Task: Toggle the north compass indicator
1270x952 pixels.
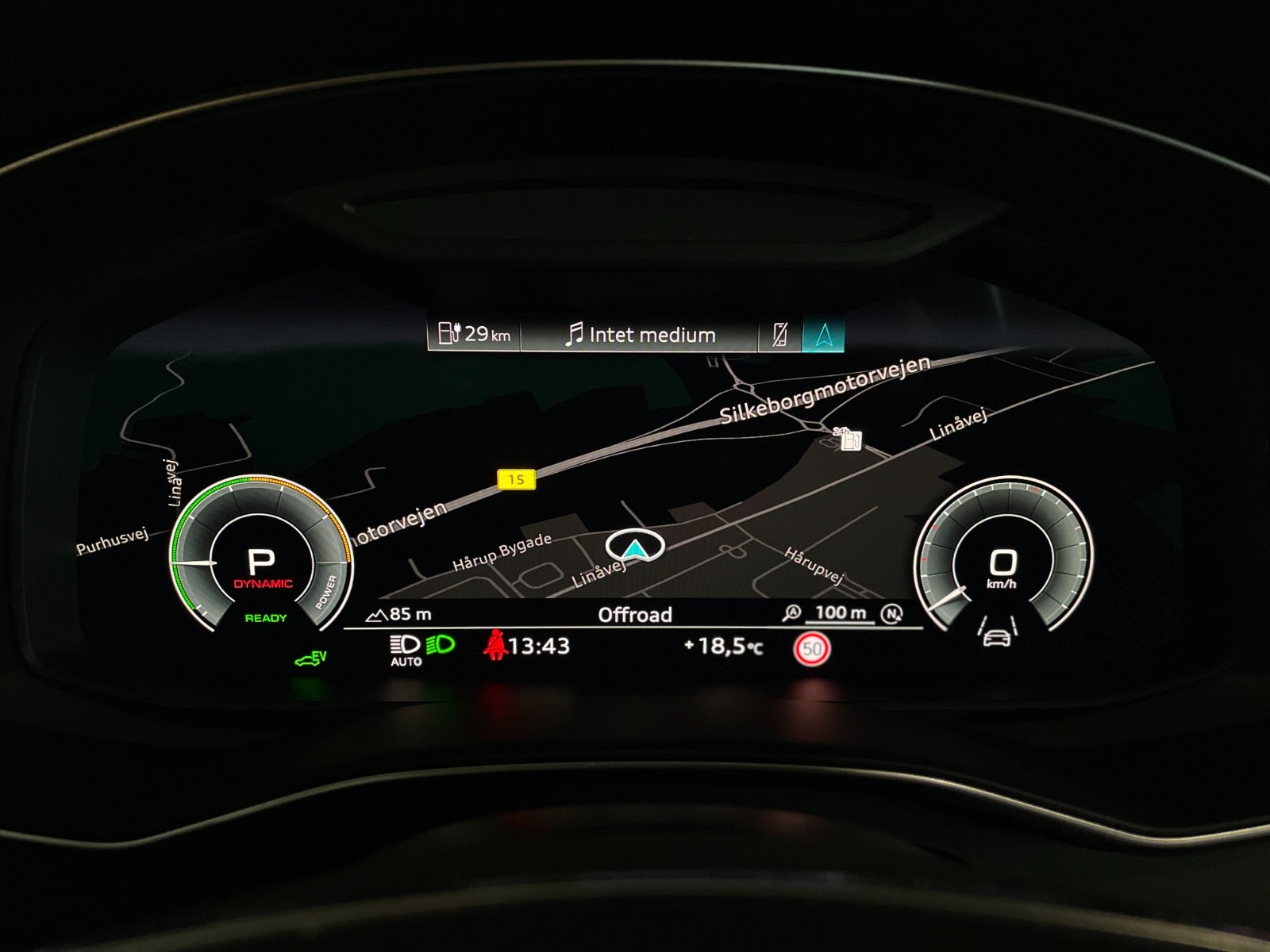Action: (x=893, y=613)
